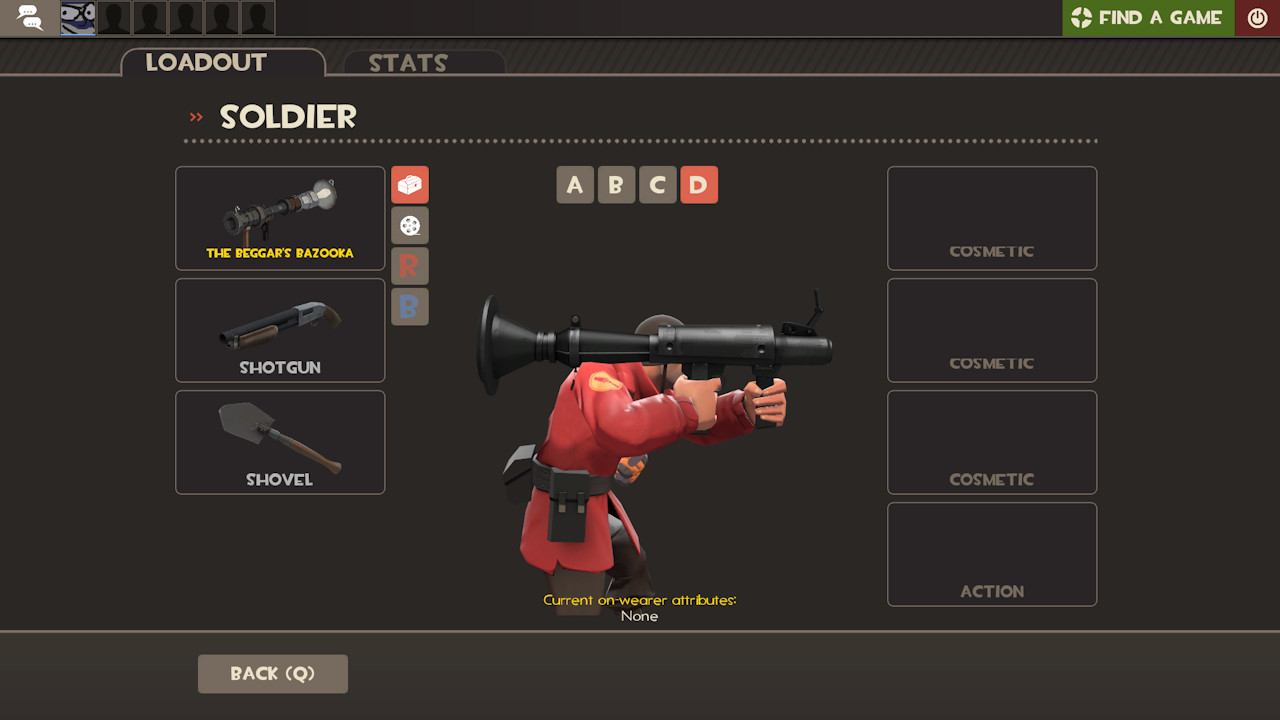Select loadout preset D
The width and height of the screenshot is (1280, 720).
(699, 184)
